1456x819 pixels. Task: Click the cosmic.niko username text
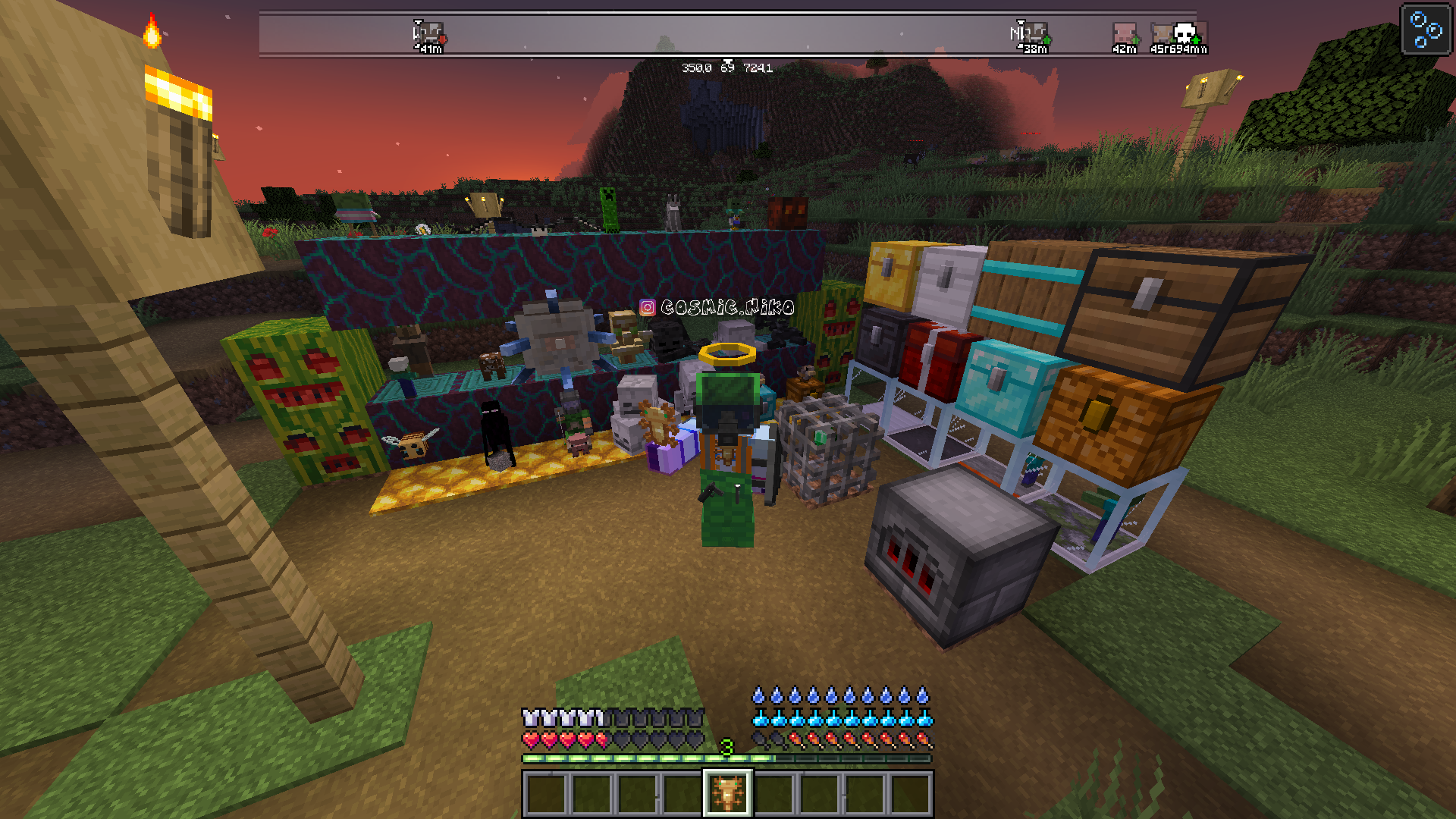click(728, 308)
